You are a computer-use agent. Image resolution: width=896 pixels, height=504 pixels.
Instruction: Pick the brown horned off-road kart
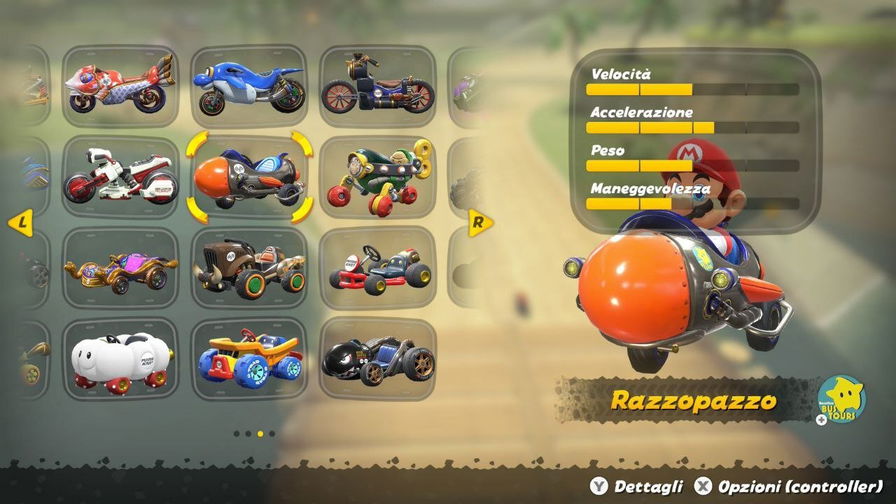[248, 267]
